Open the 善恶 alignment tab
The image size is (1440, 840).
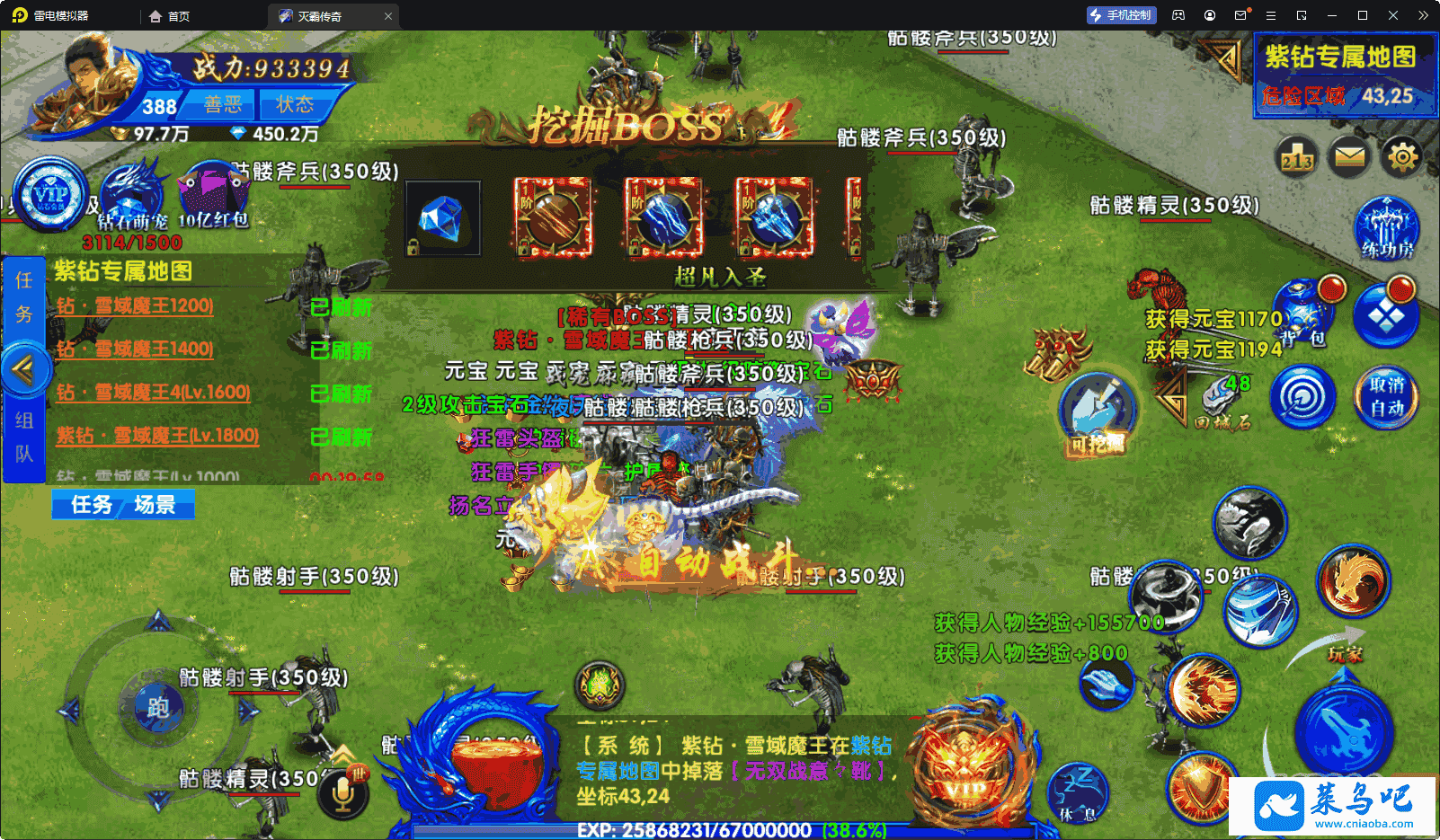click(222, 105)
